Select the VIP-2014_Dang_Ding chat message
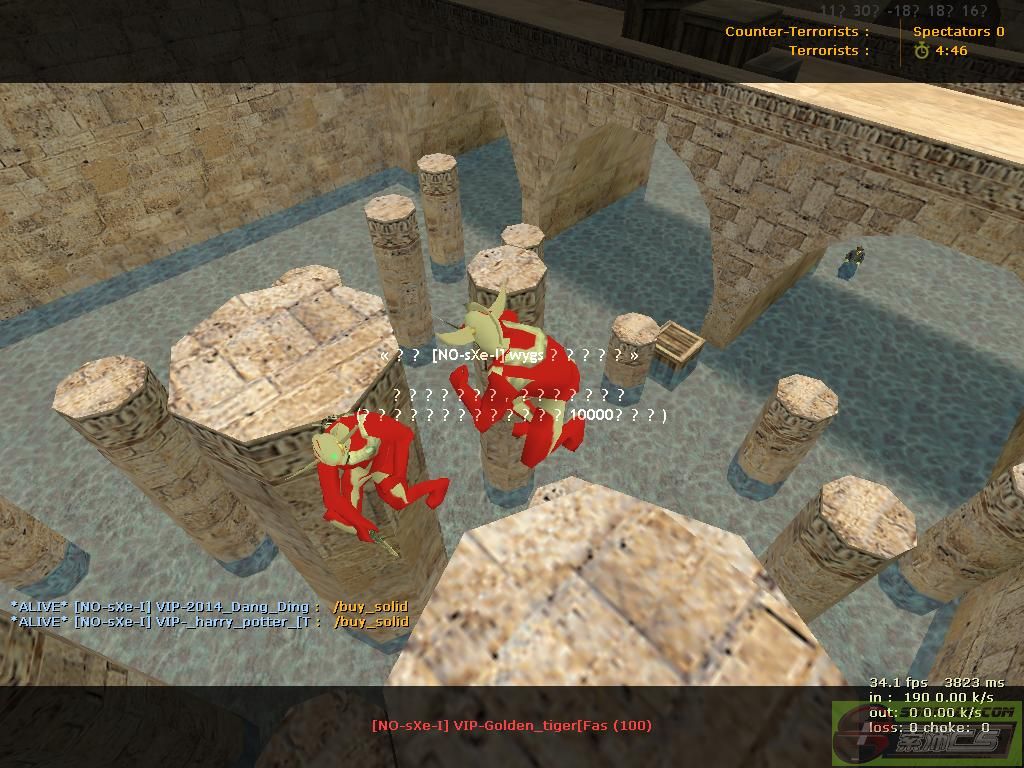The height and width of the screenshot is (768, 1024). click(209, 606)
